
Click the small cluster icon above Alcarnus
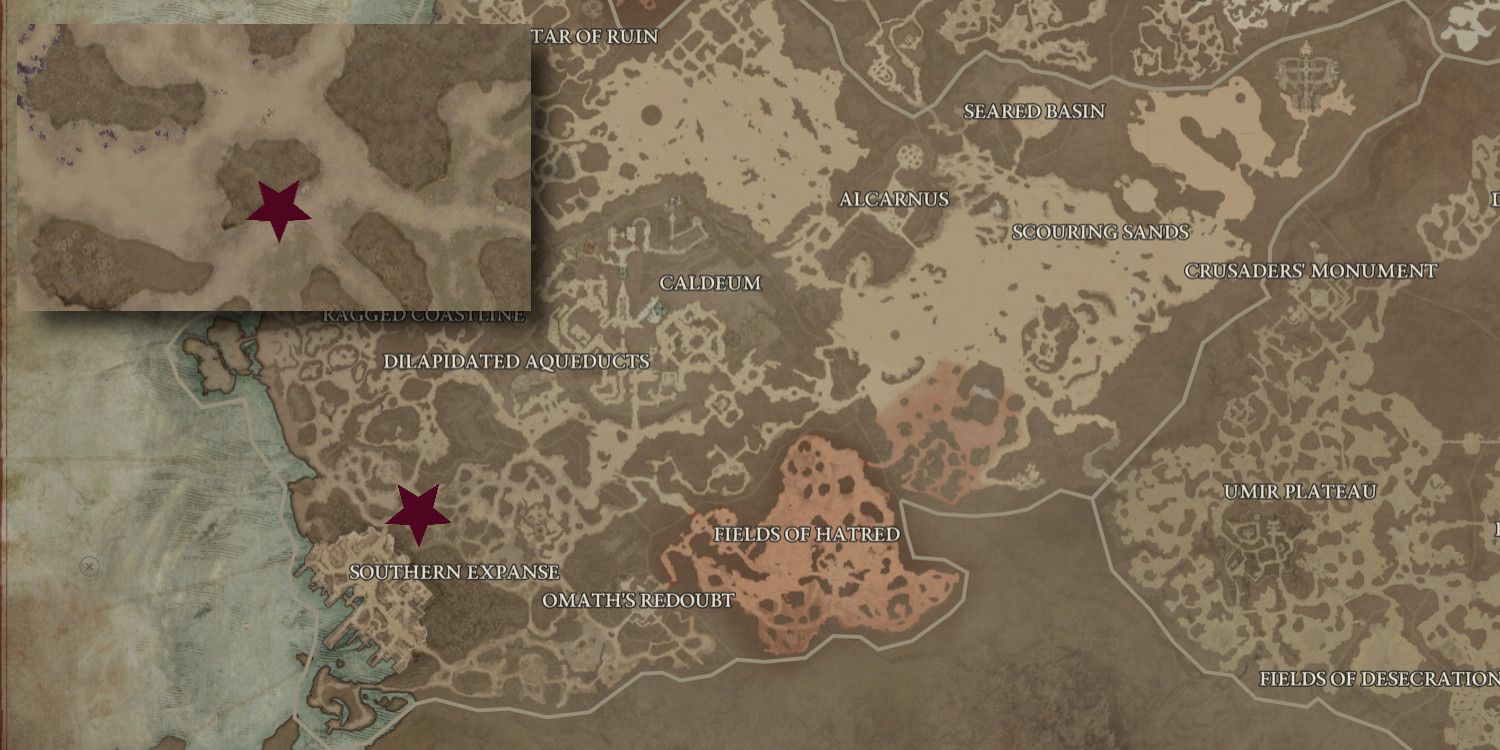(x=910, y=157)
